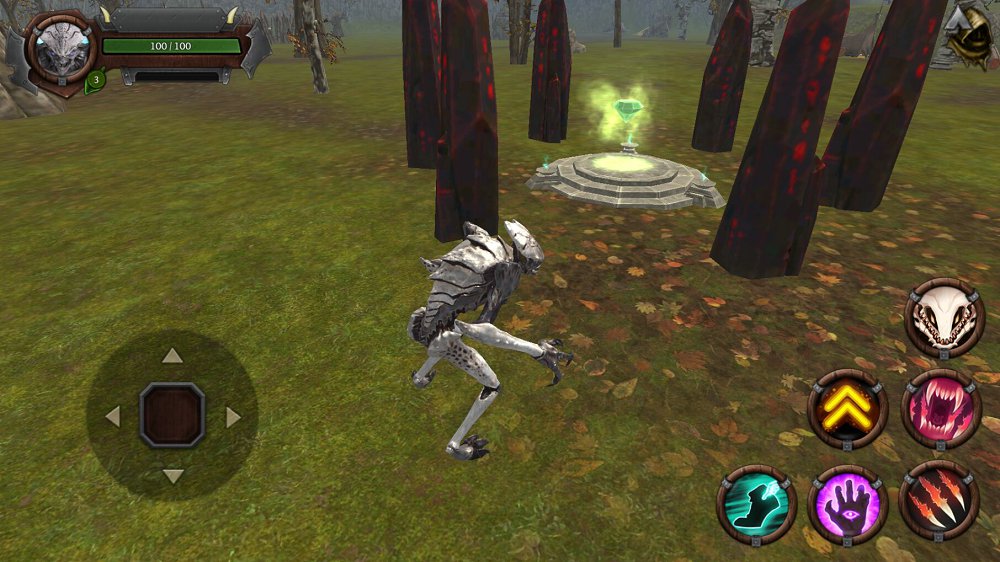Use the yellow double-chevron boost skill
1000x562 pixels.
848,408
